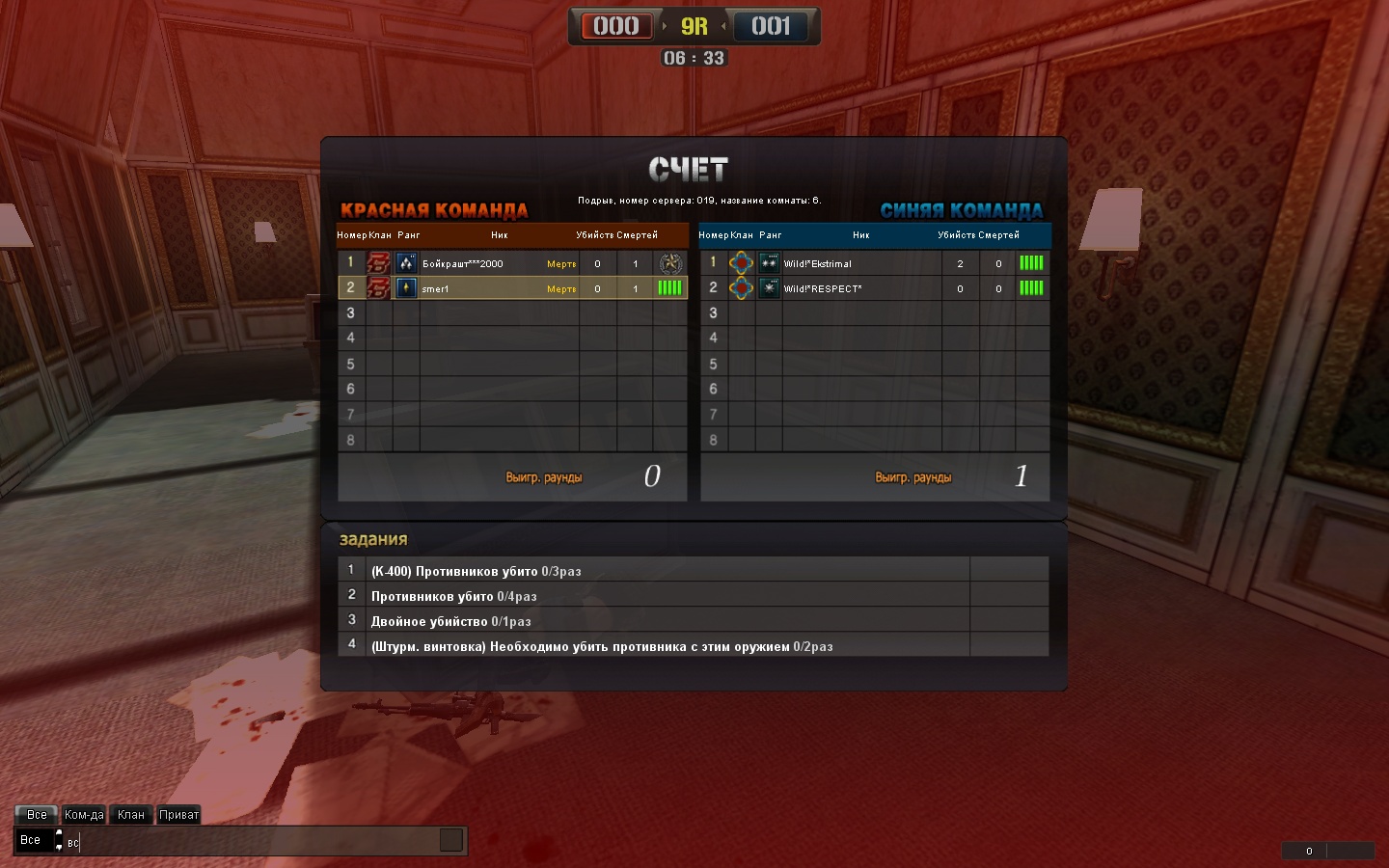Click the square button at chat box end
The width and height of the screenshot is (1389, 868).
(451, 840)
